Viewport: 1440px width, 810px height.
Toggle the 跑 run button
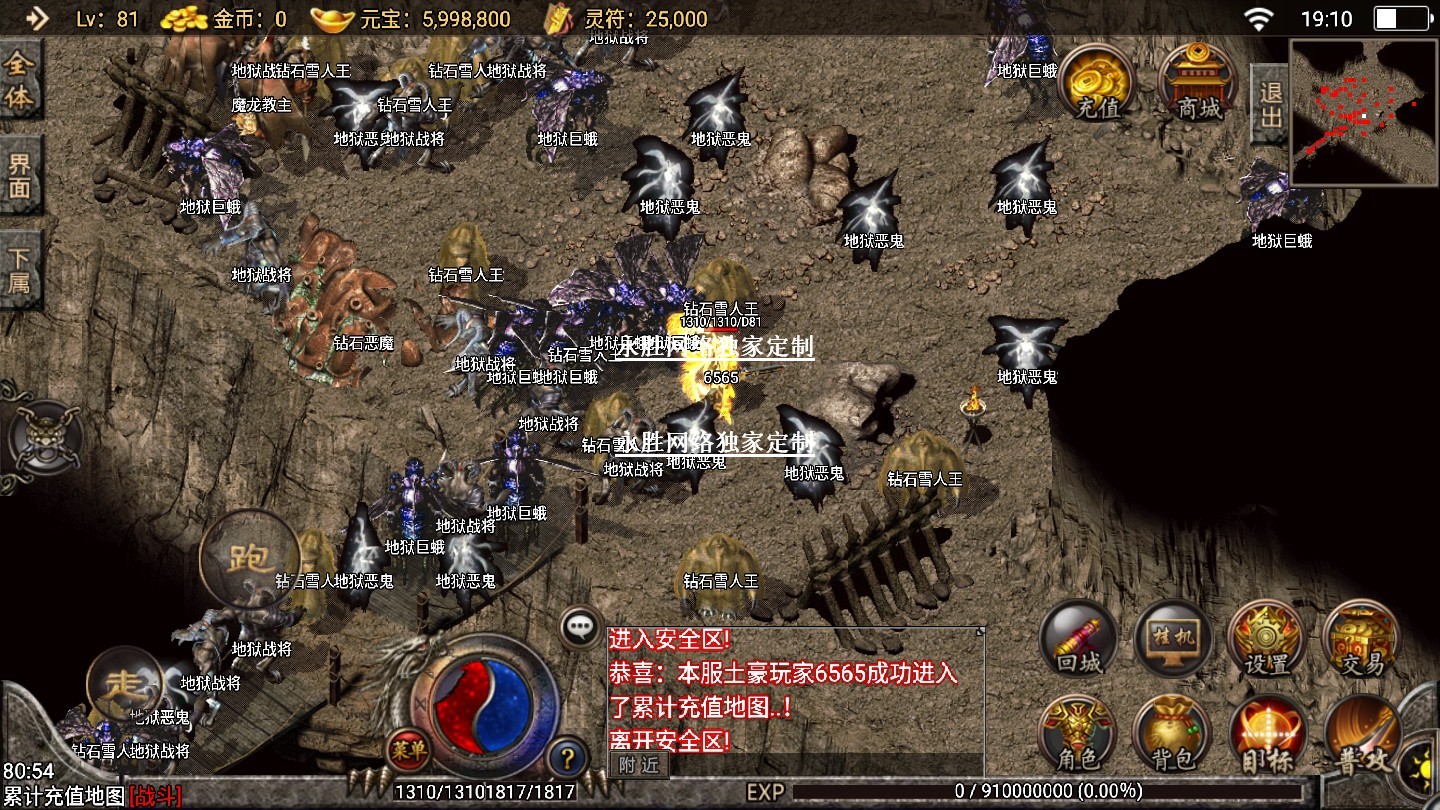pos(249,558)
